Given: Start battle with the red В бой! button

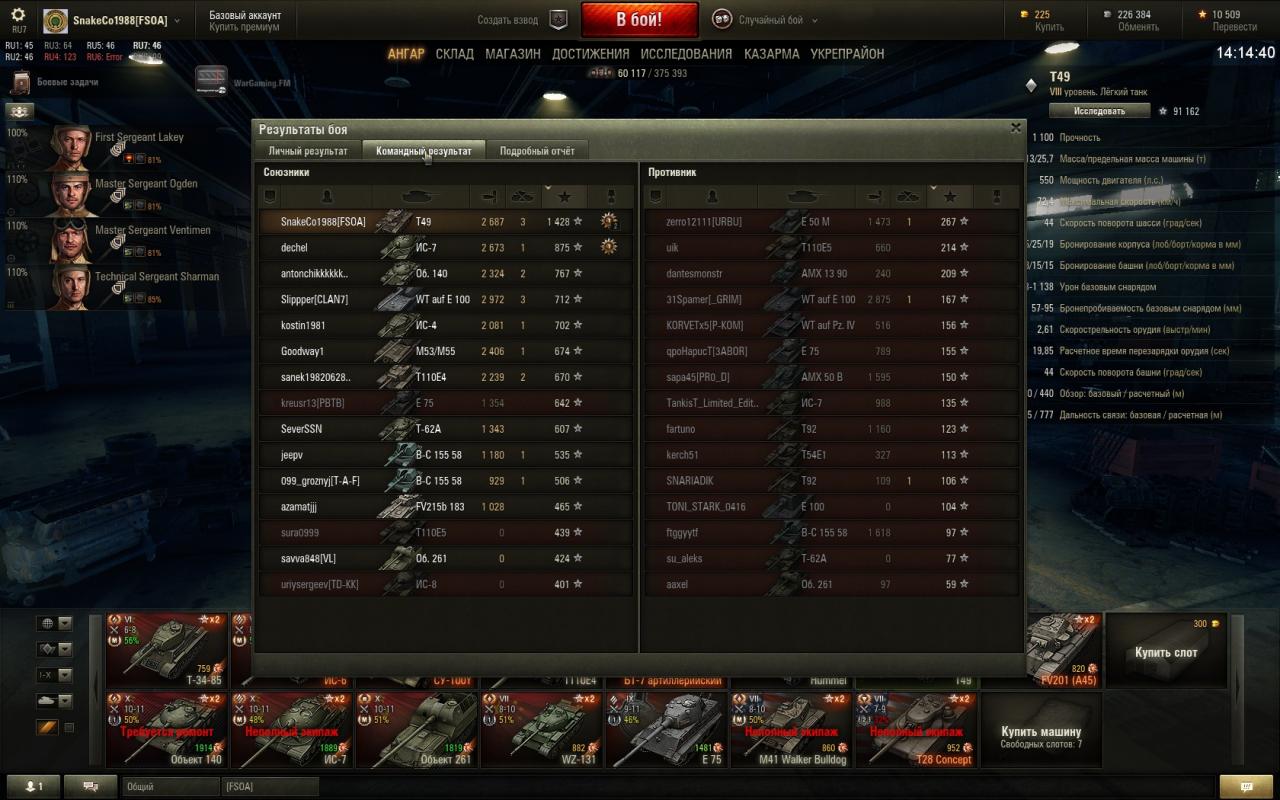Looking at the screenshot, I should [x=639, y=20].
